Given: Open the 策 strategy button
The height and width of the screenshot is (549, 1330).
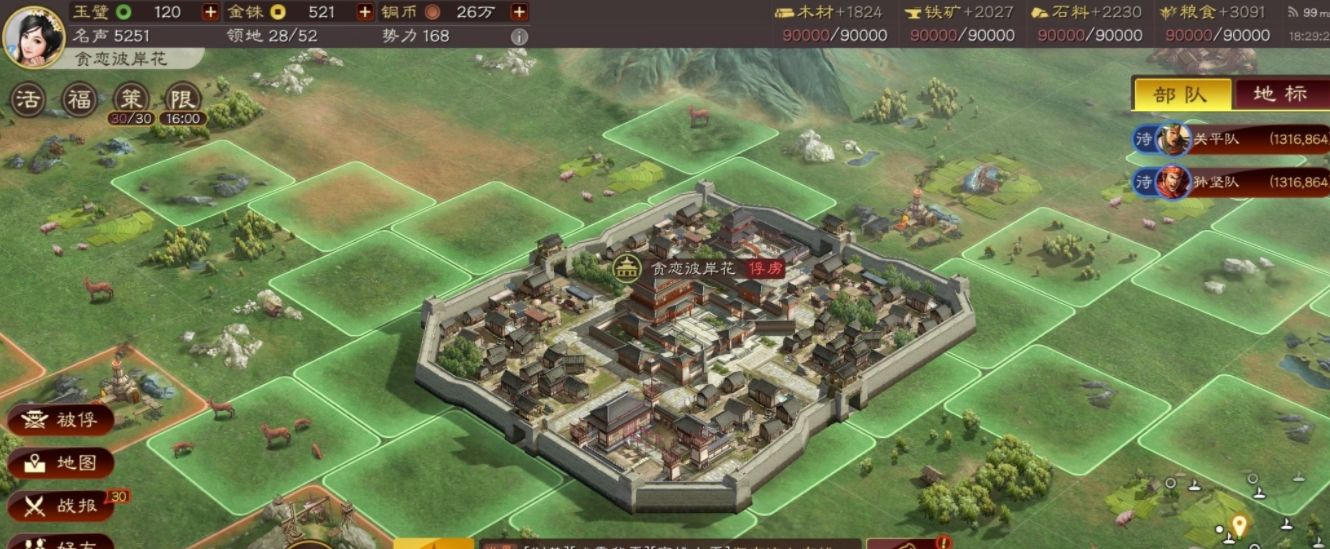Looking at the screenshot, I should coord(130,99).
